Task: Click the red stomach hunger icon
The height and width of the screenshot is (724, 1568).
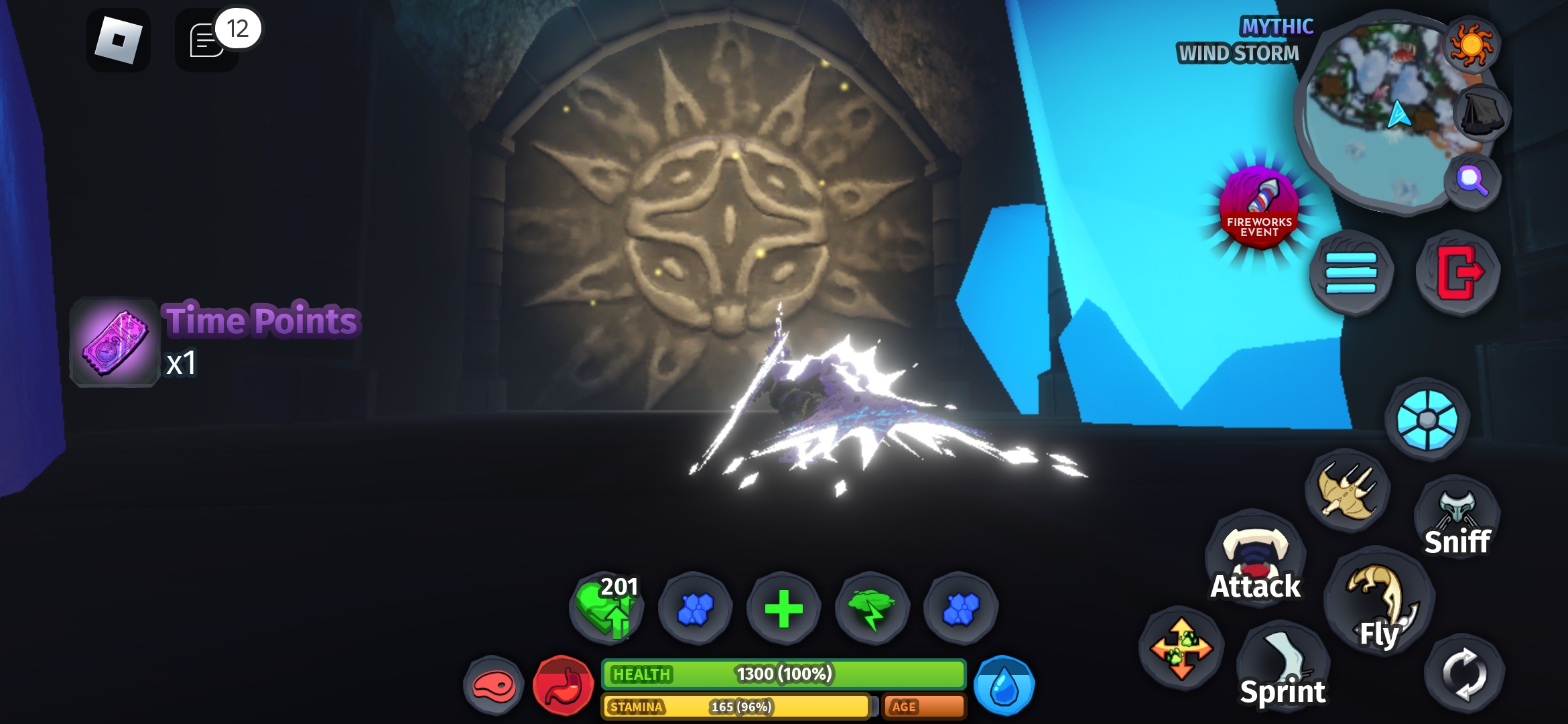Action: pos(564,686)
